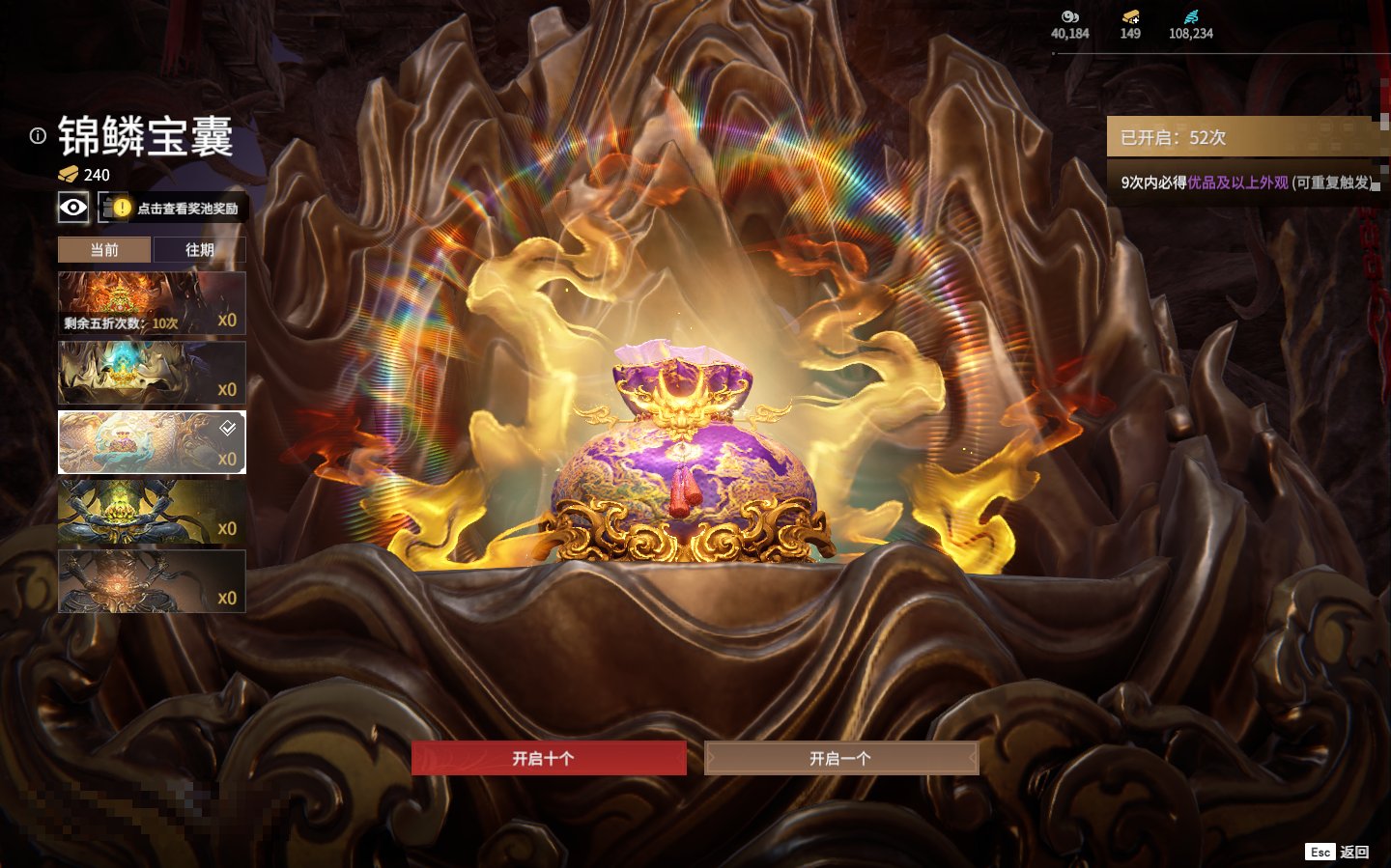The image size is (1391, 868).
Task: Click the info icon beside 锦鳞宝囊 title
Action: point(38,136)
